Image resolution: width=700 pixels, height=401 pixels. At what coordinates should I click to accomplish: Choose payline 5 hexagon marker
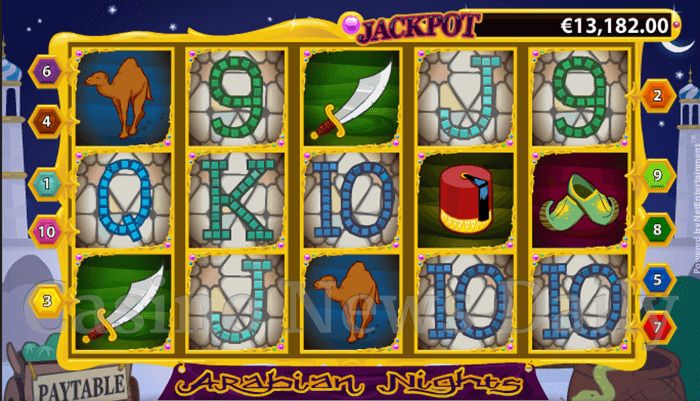pyautogui.click(x=657, y=279)
